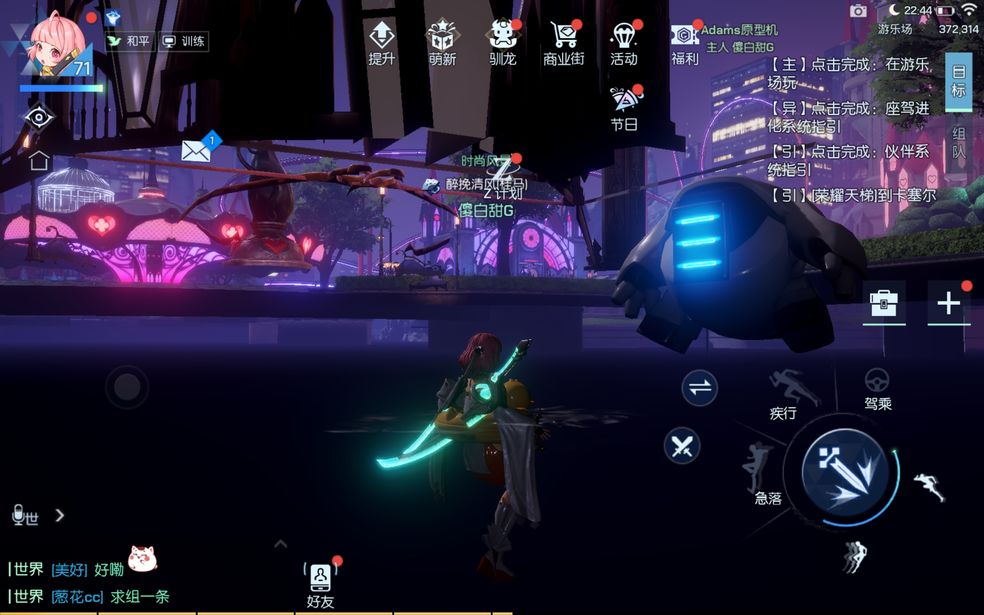Open the 提升 upgrade menu
This screenshot has width=984, height=615.
pyautogui.click(x=381, y=42)
